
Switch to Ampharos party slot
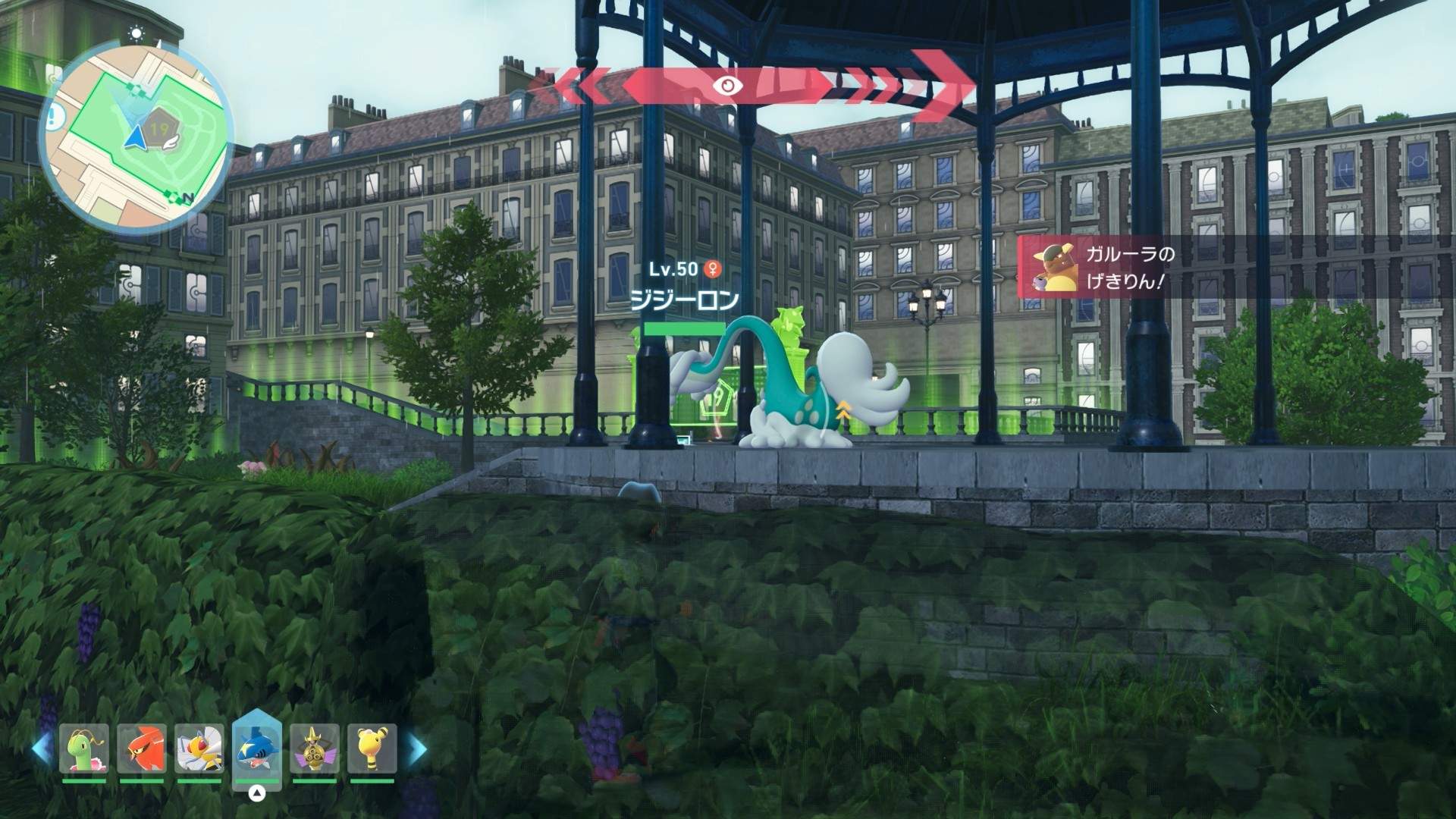[x=372, y=748]
